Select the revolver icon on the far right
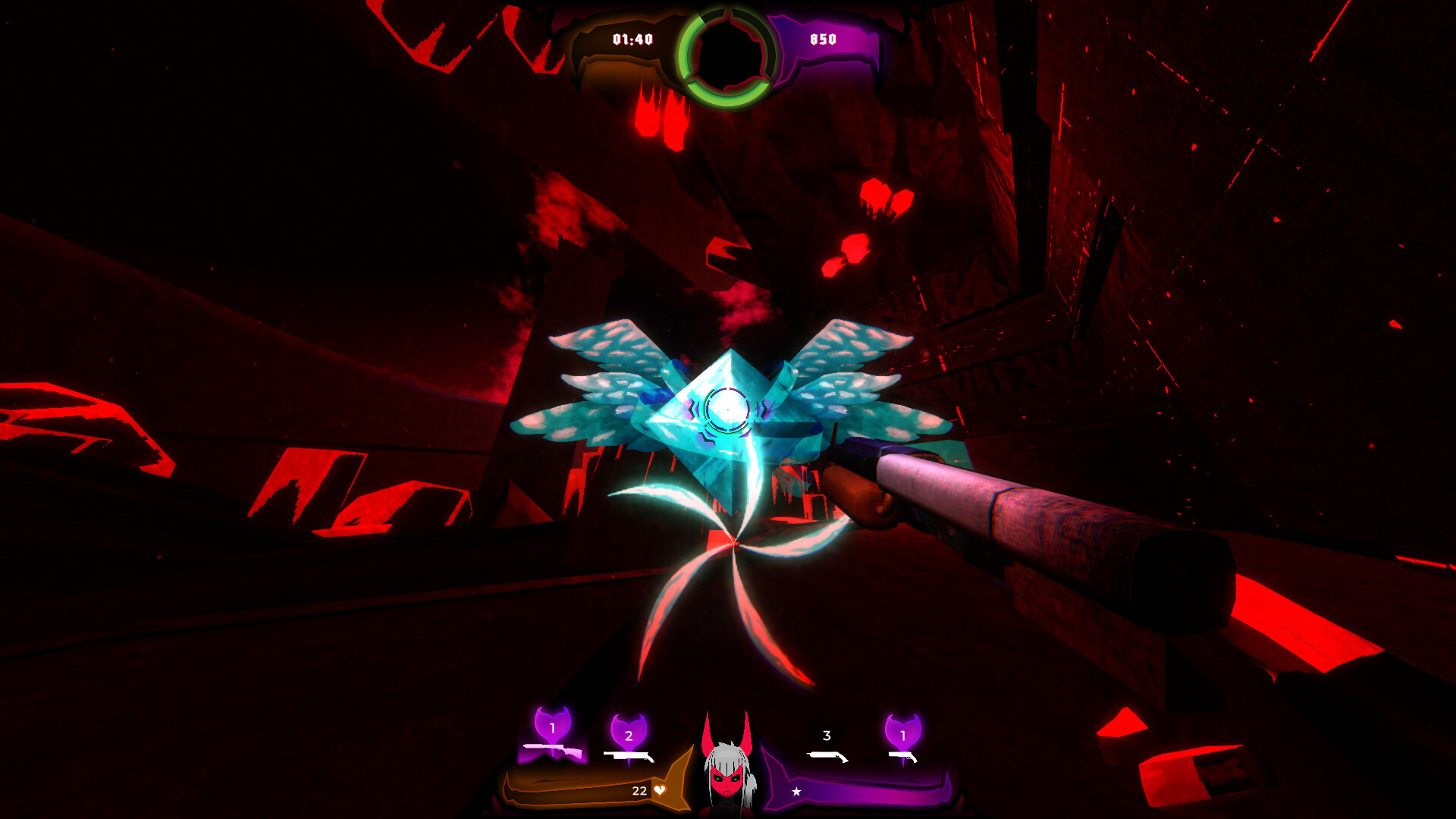The height and width of the screenshot is (819, 1456). [x=902, y=757]
